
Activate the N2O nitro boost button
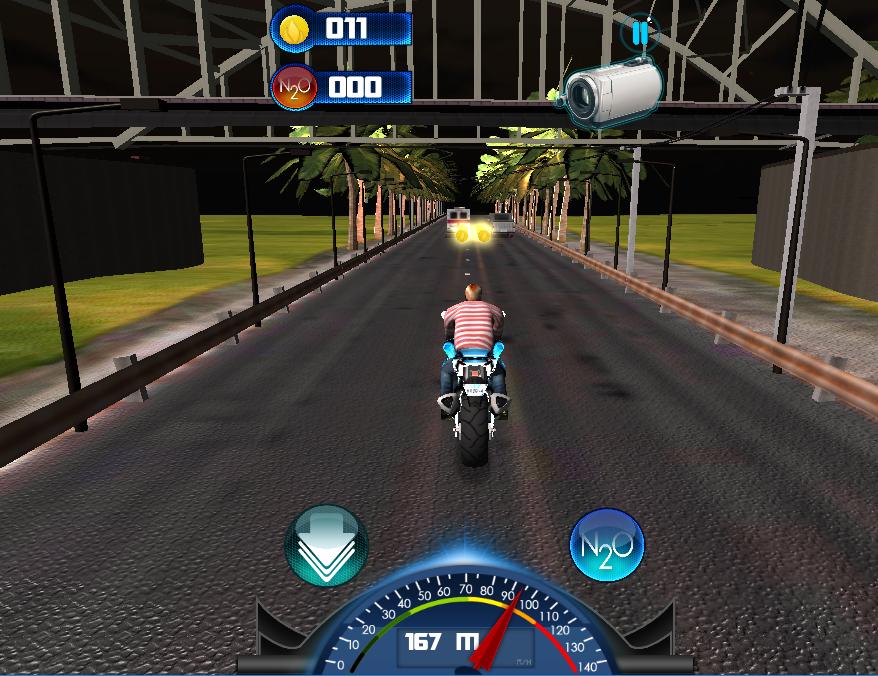click(x=606, y=546)
